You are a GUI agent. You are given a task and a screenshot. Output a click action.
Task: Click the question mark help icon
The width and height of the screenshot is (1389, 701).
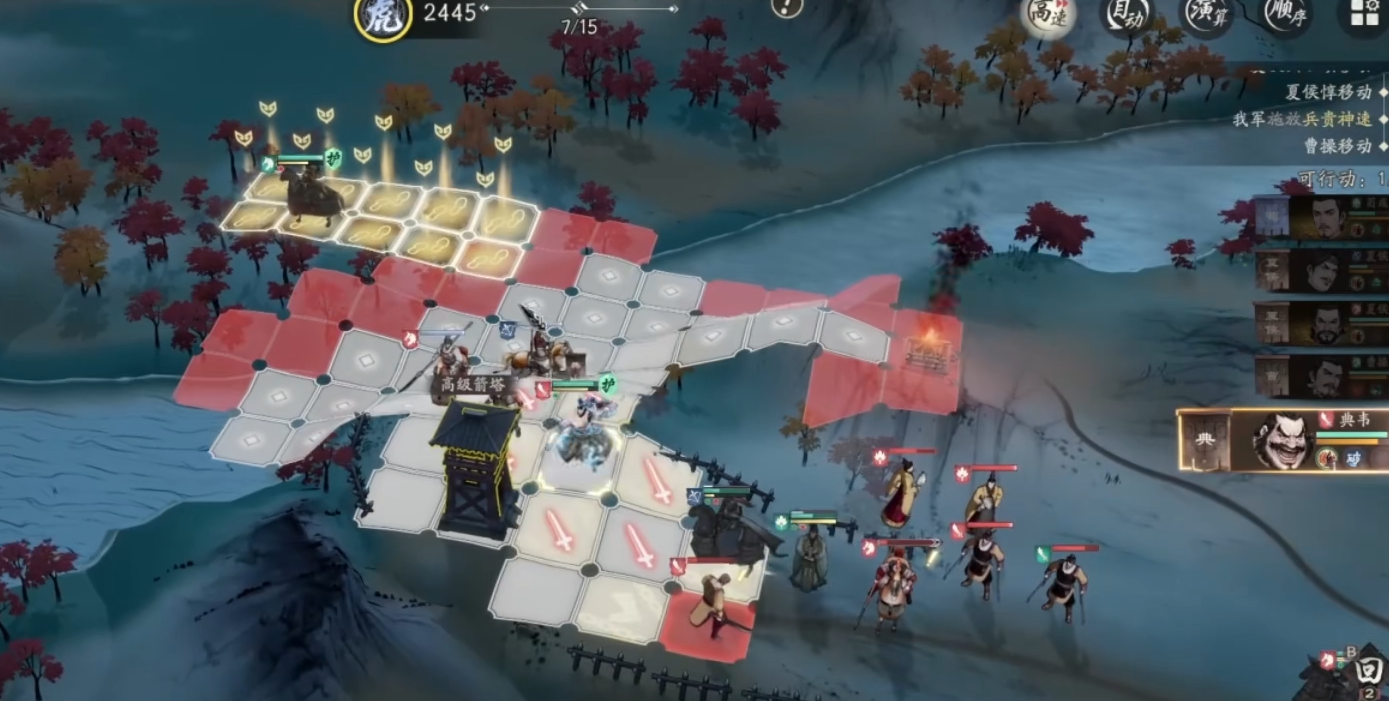(787, 8)
